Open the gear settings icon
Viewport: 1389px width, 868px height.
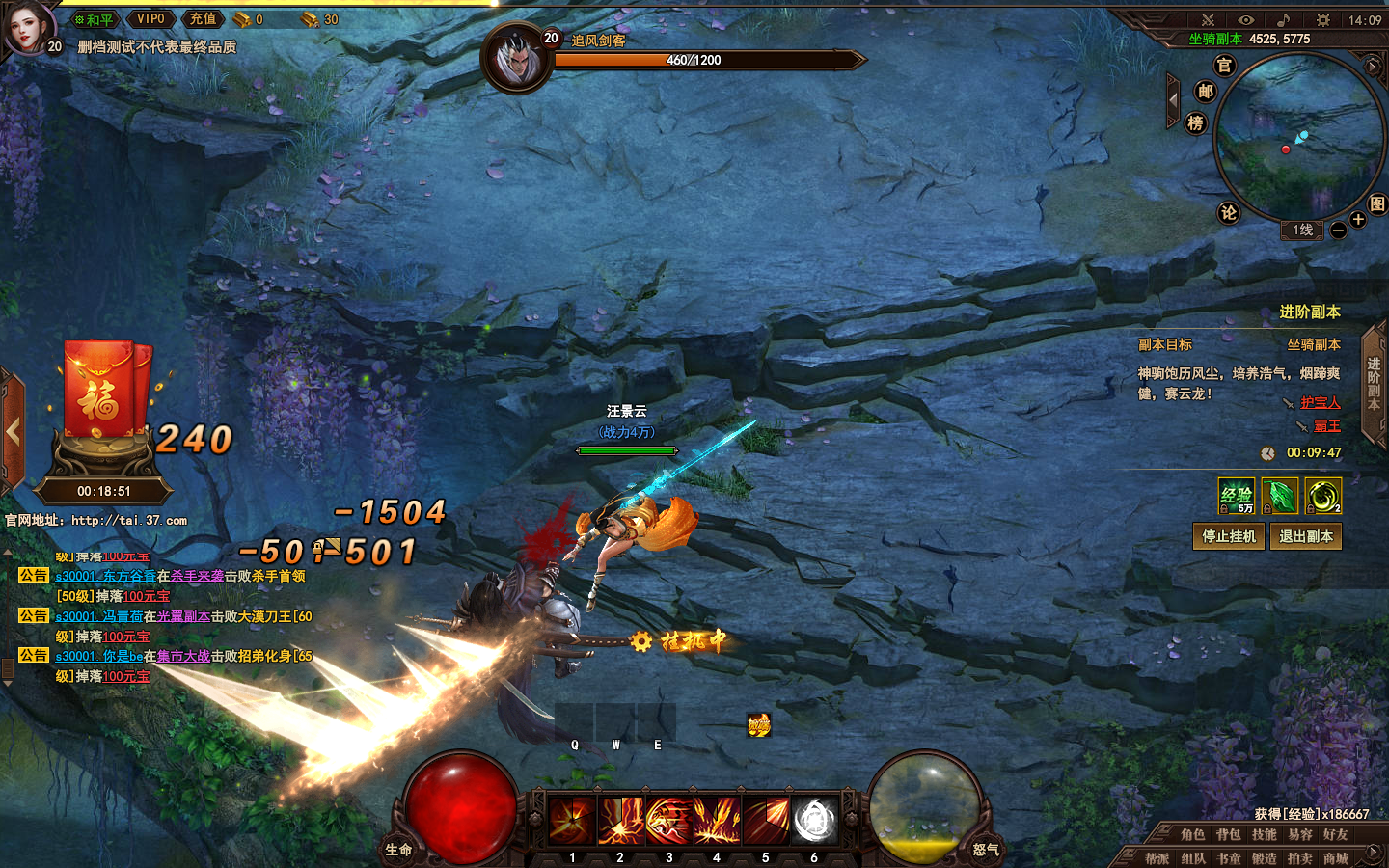(1322, 19)
